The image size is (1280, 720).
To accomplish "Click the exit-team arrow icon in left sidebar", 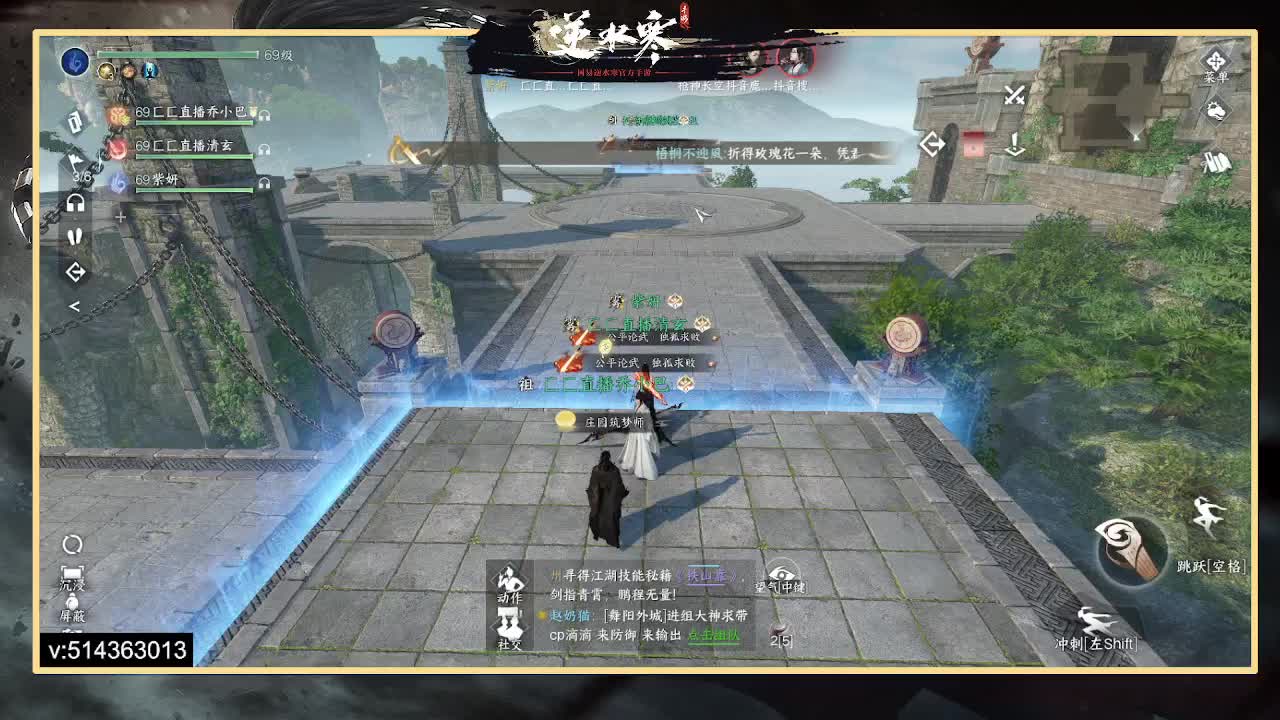I will 75,271.
